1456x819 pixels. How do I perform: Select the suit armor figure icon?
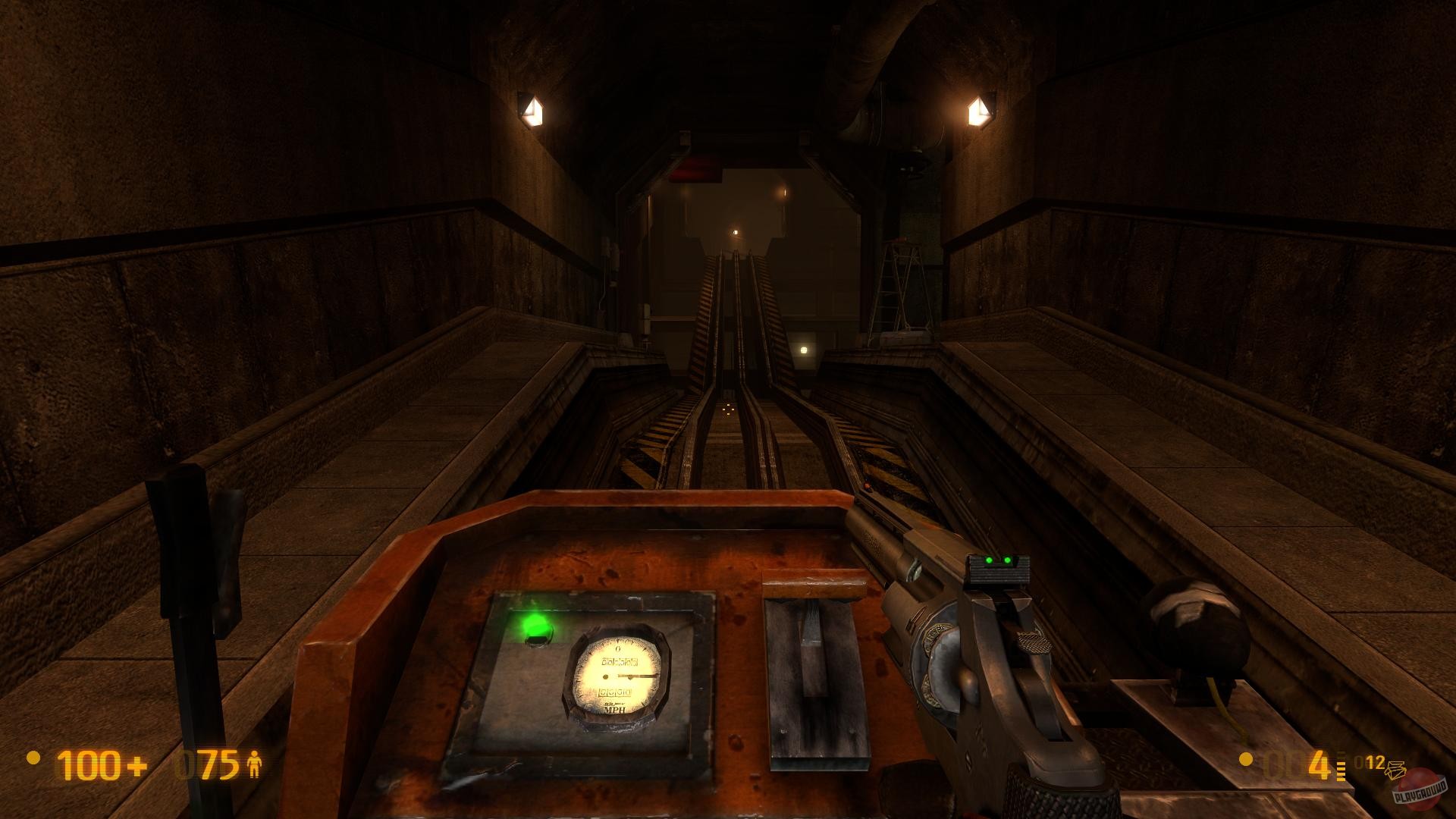coord(255,764)
